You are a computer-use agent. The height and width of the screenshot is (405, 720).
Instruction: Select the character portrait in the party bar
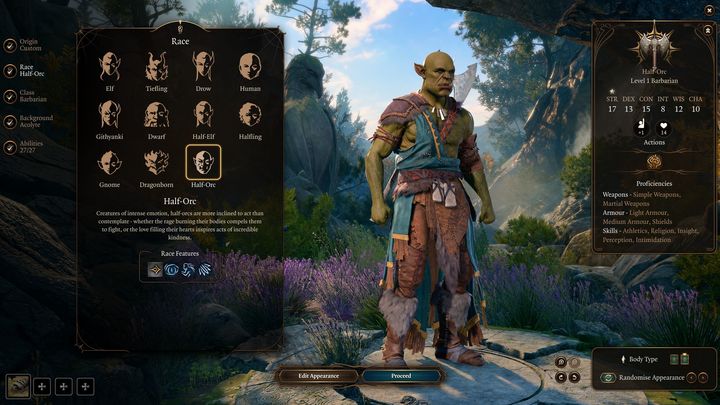coord(17,385)
